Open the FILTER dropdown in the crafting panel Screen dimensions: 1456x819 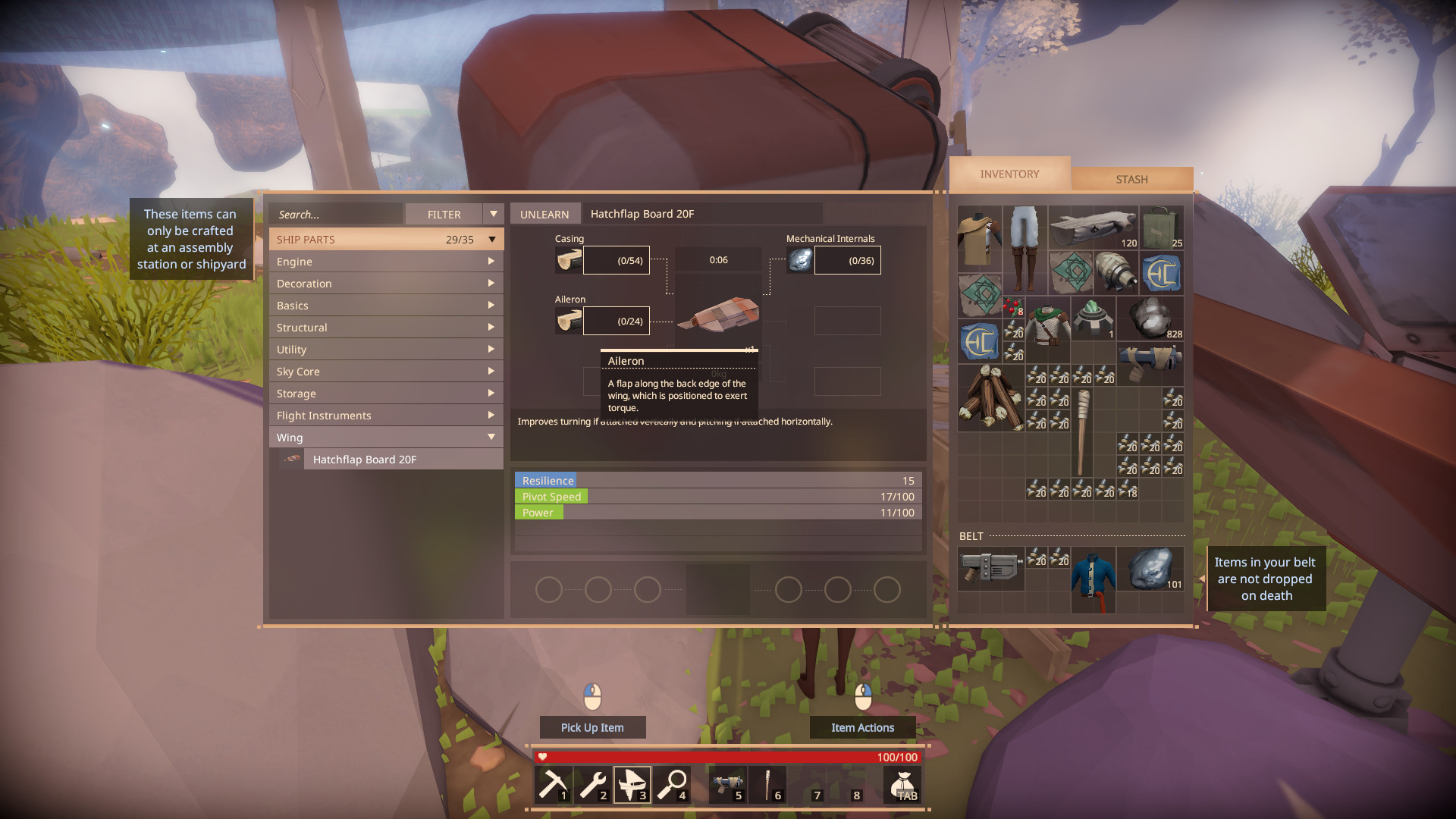(494, 213)
